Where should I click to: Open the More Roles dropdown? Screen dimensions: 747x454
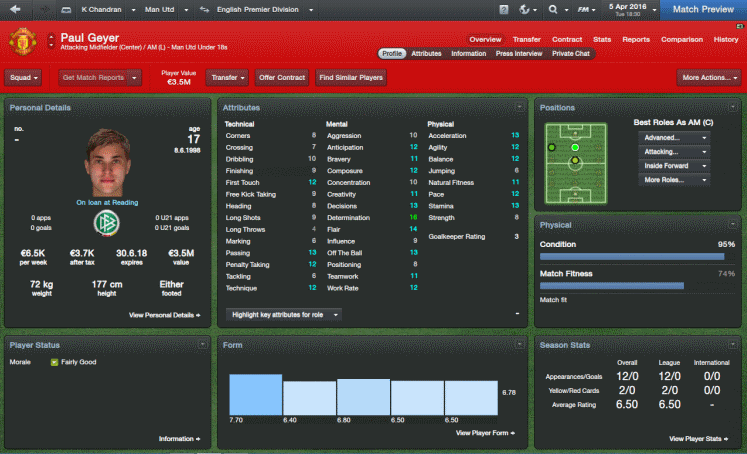(673, 180)
